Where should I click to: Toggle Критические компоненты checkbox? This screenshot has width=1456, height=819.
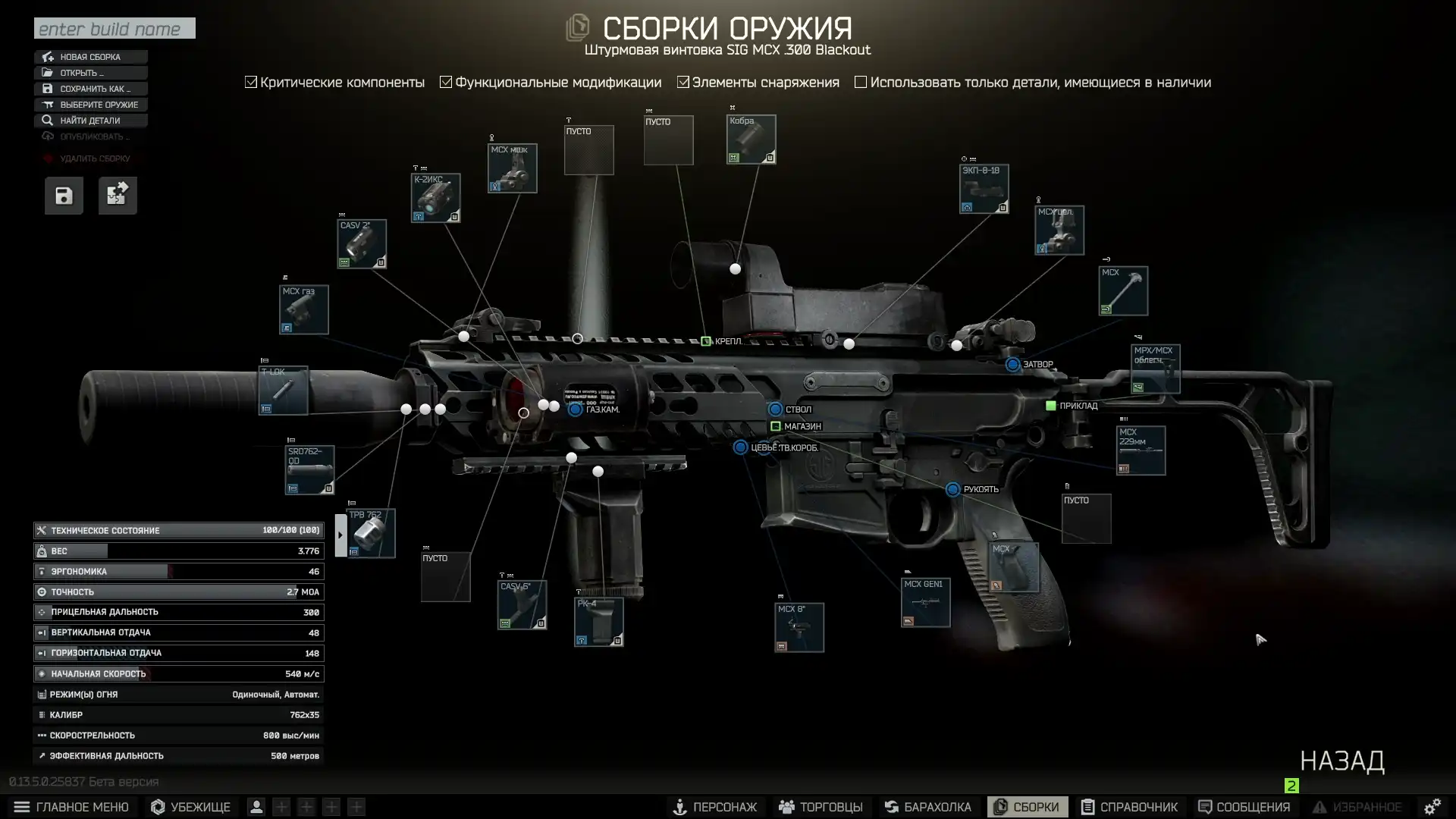click(251, 82)
